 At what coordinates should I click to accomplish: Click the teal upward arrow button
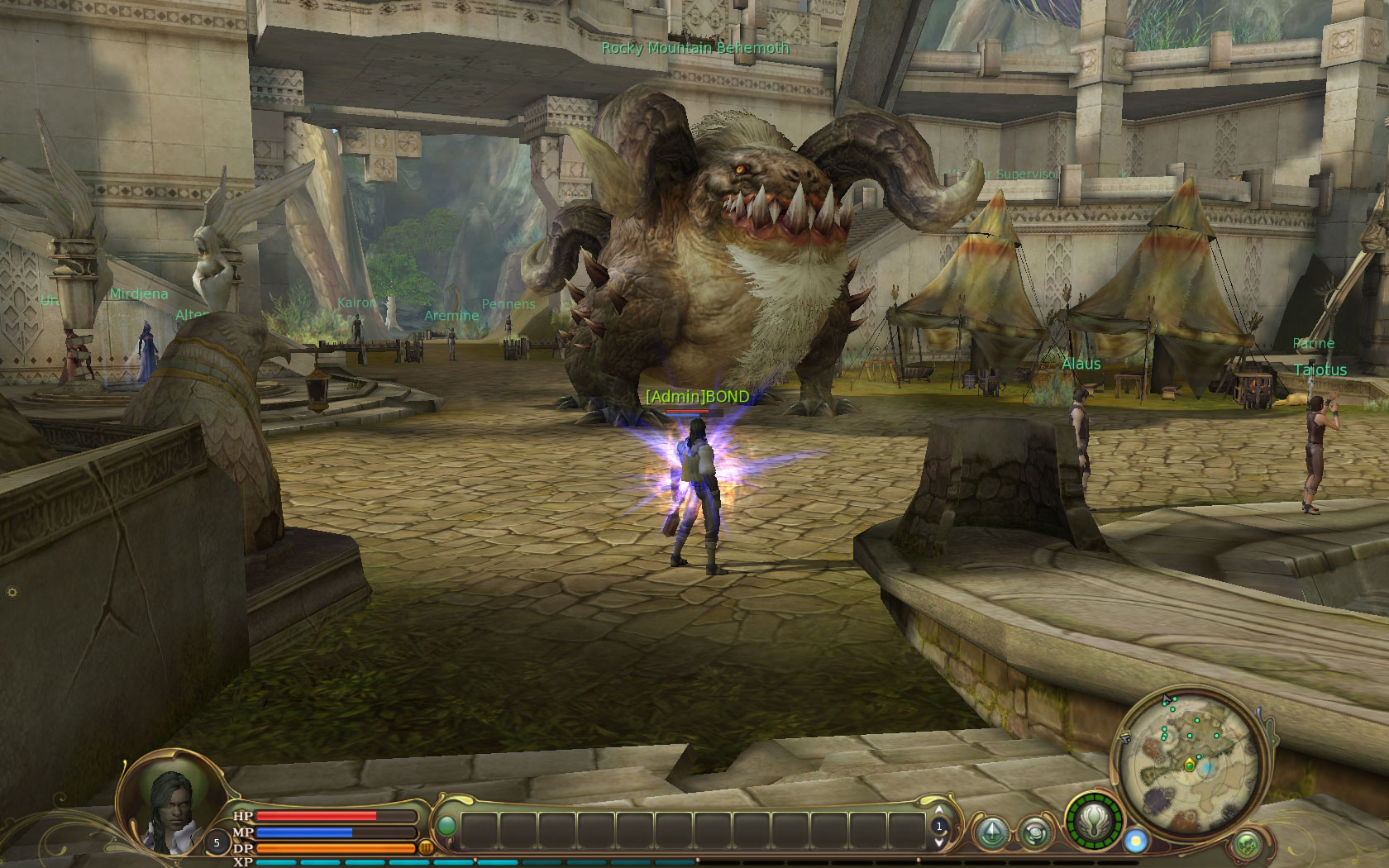[x=992, y=832]
